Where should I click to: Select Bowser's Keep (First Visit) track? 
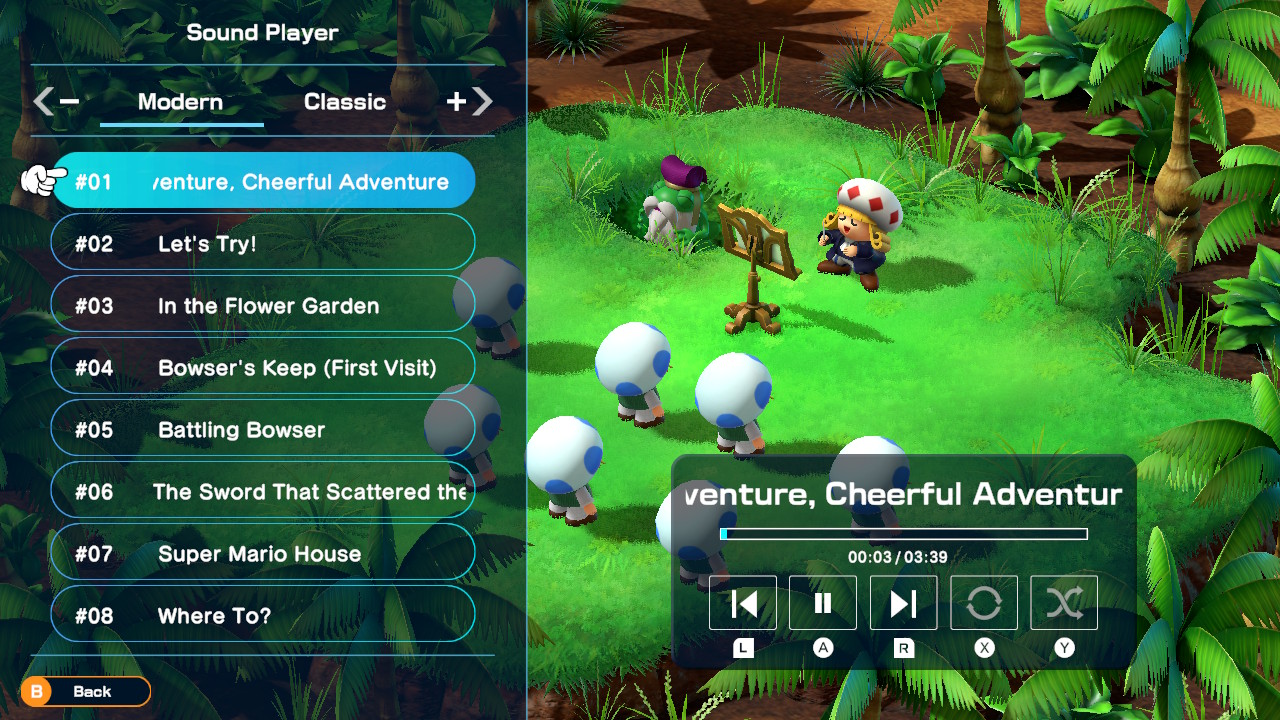click(263, 367)
